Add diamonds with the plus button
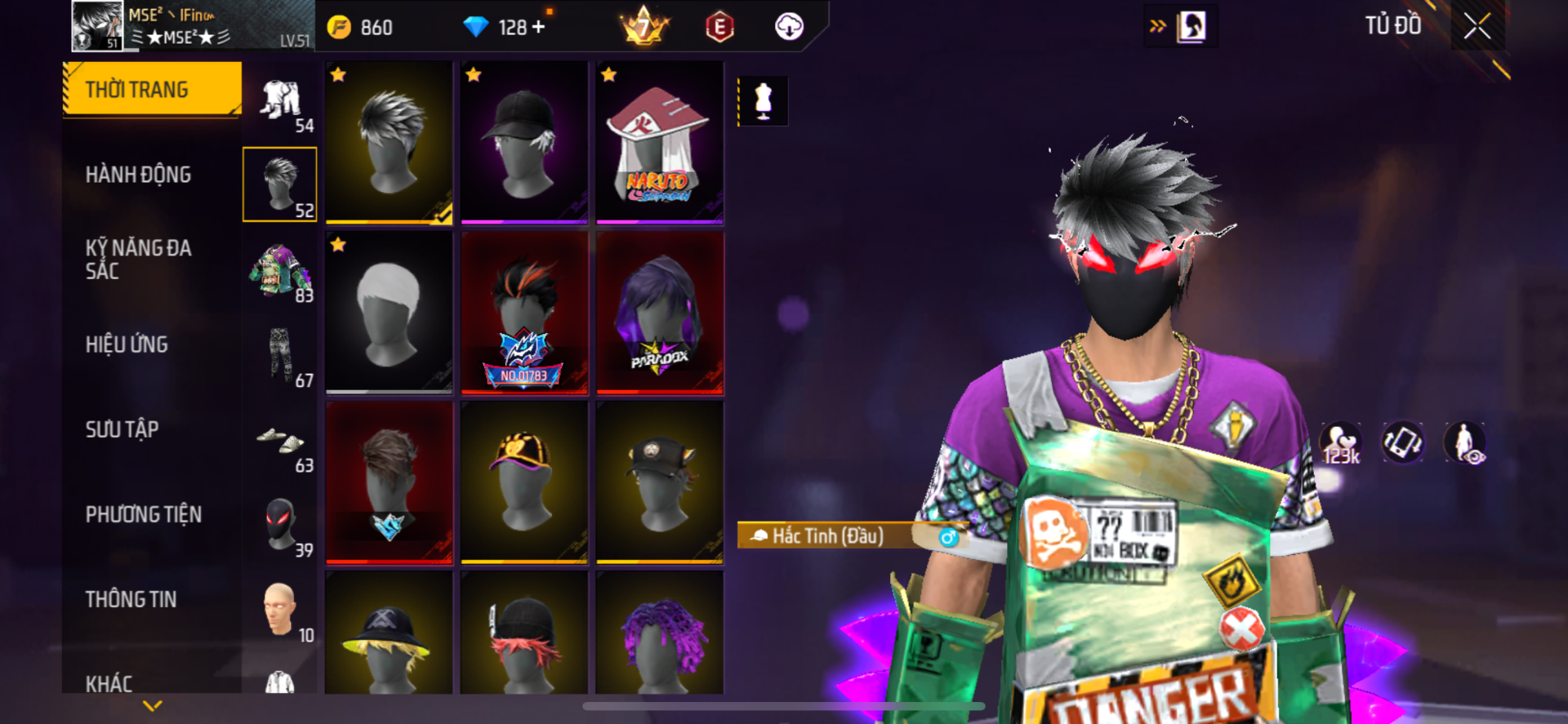1568x724 pixels. pyautogui.click(x=538, y=27)
